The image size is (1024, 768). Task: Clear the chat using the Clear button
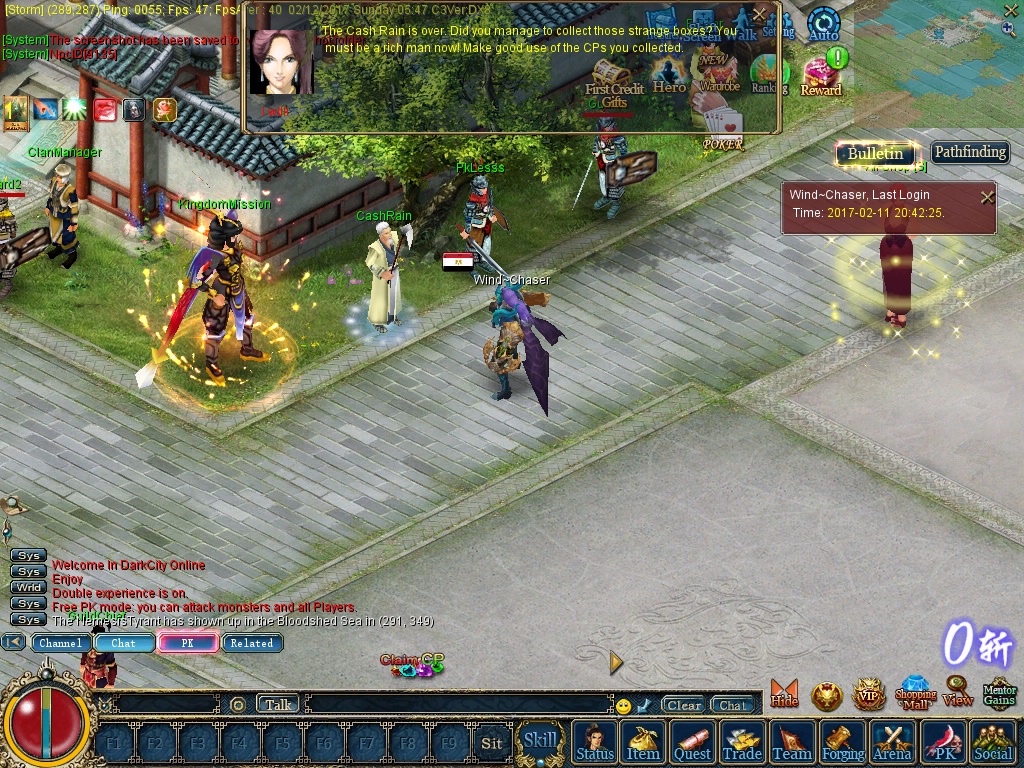[684, 705]
